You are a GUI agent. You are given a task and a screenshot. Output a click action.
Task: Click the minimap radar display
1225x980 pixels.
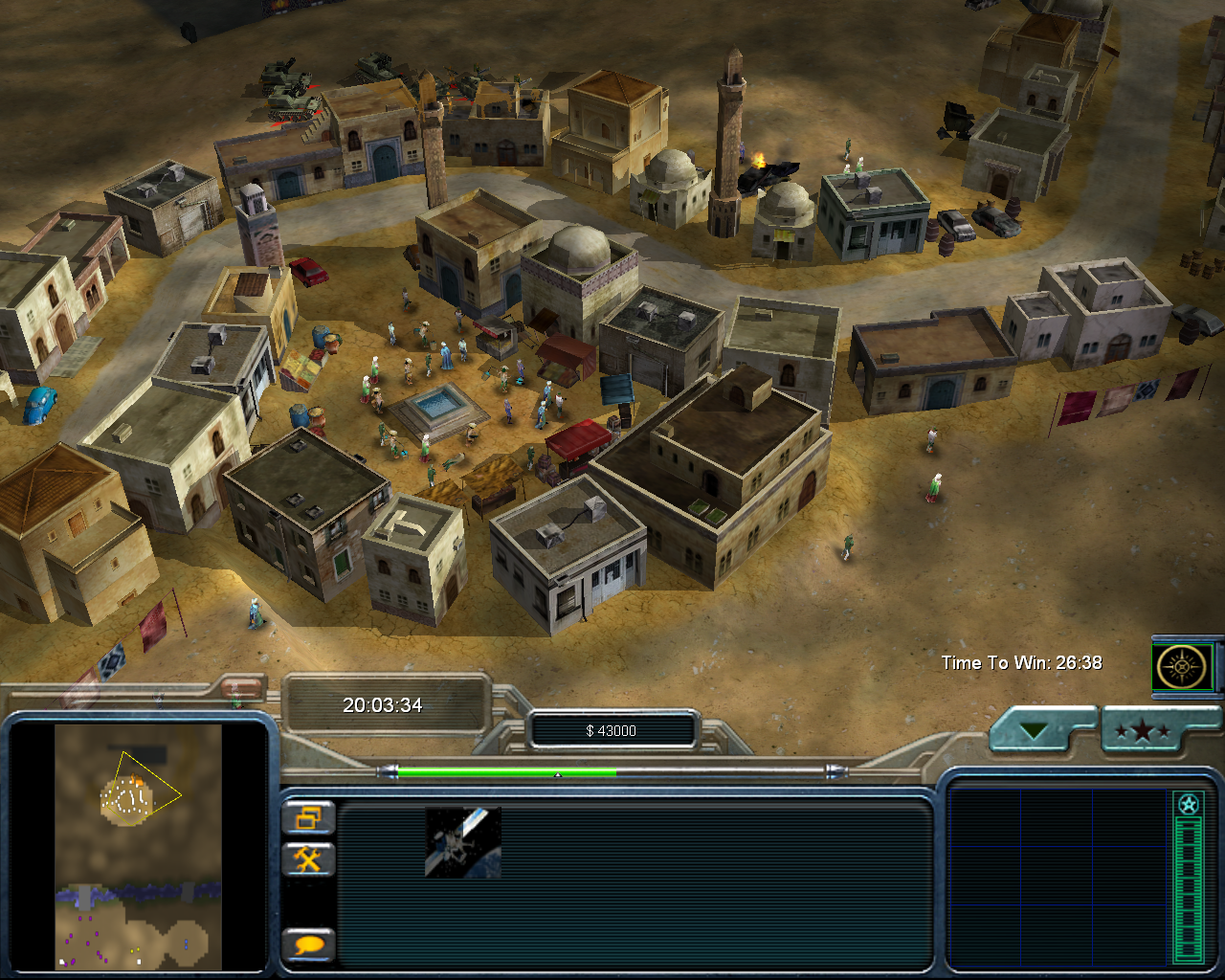[x=138, y=846]
